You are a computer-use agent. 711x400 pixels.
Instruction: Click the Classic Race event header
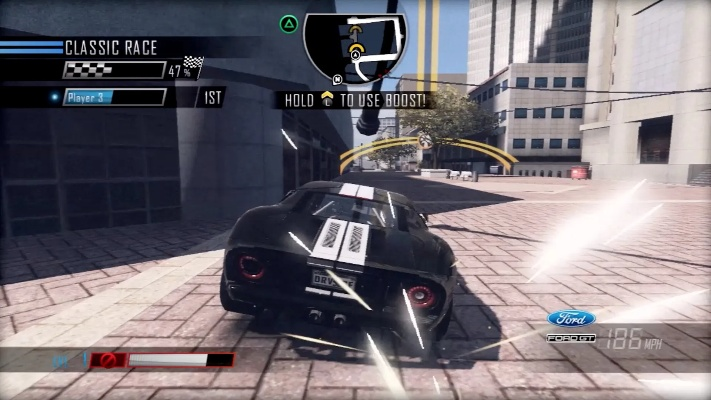point(110,47)
